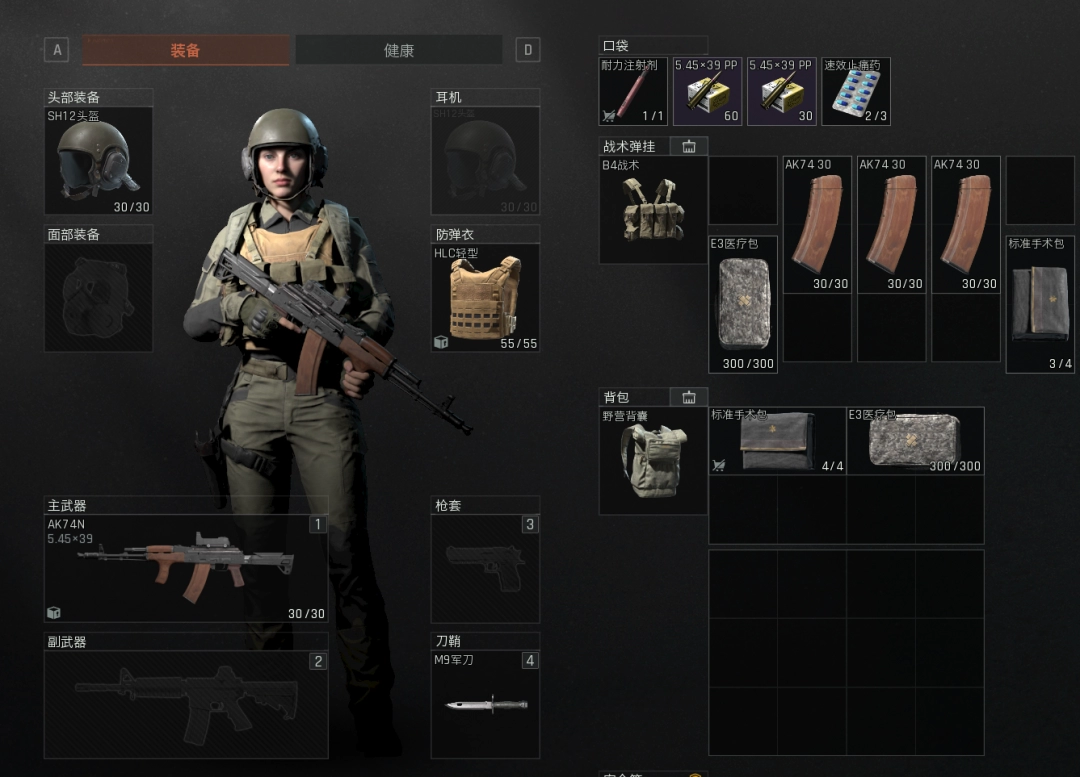Select the SH12 helmet slot
Viewport: 1080px width, 777px height.
tap(98, 160)
